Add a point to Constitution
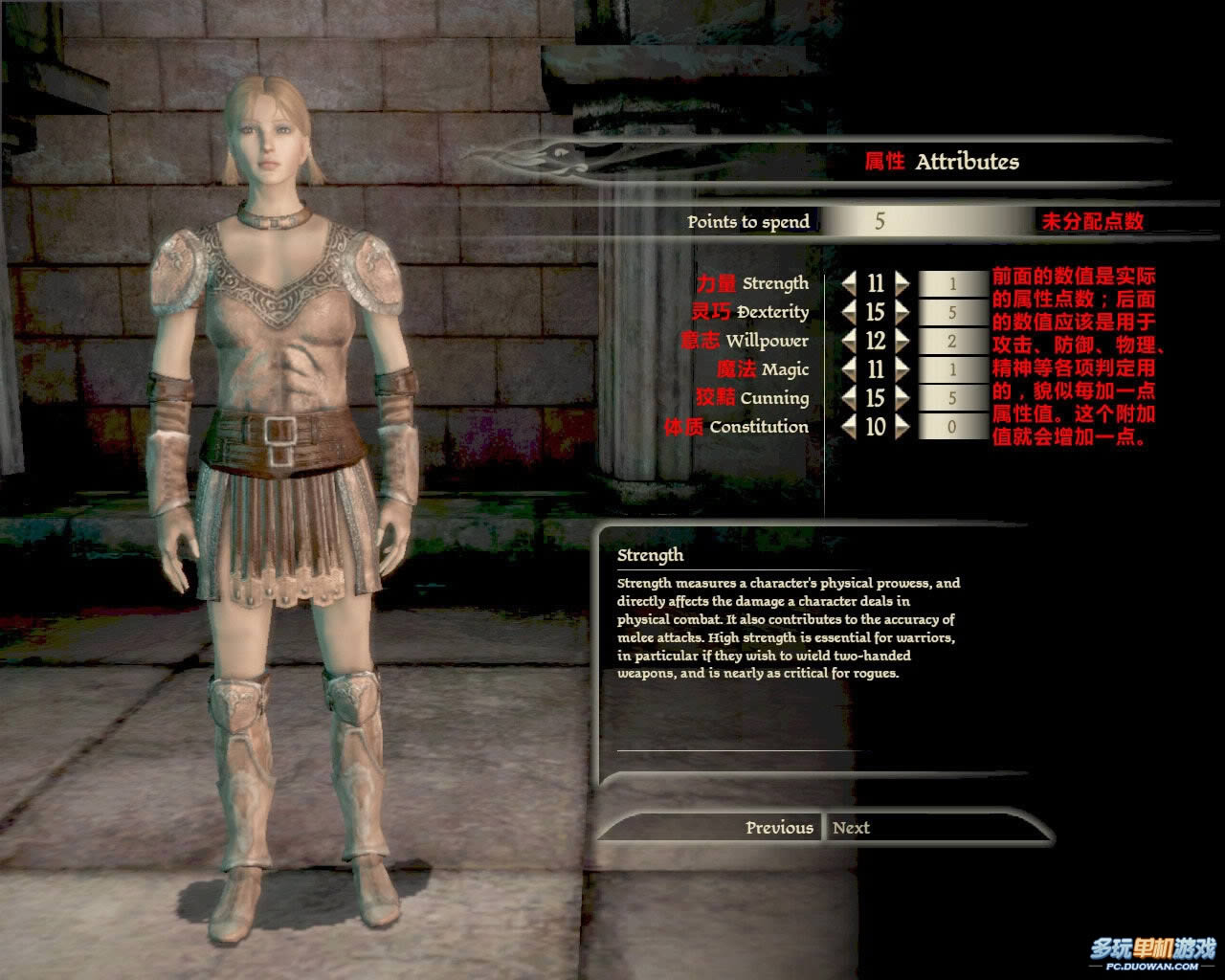 click(902, 427)
